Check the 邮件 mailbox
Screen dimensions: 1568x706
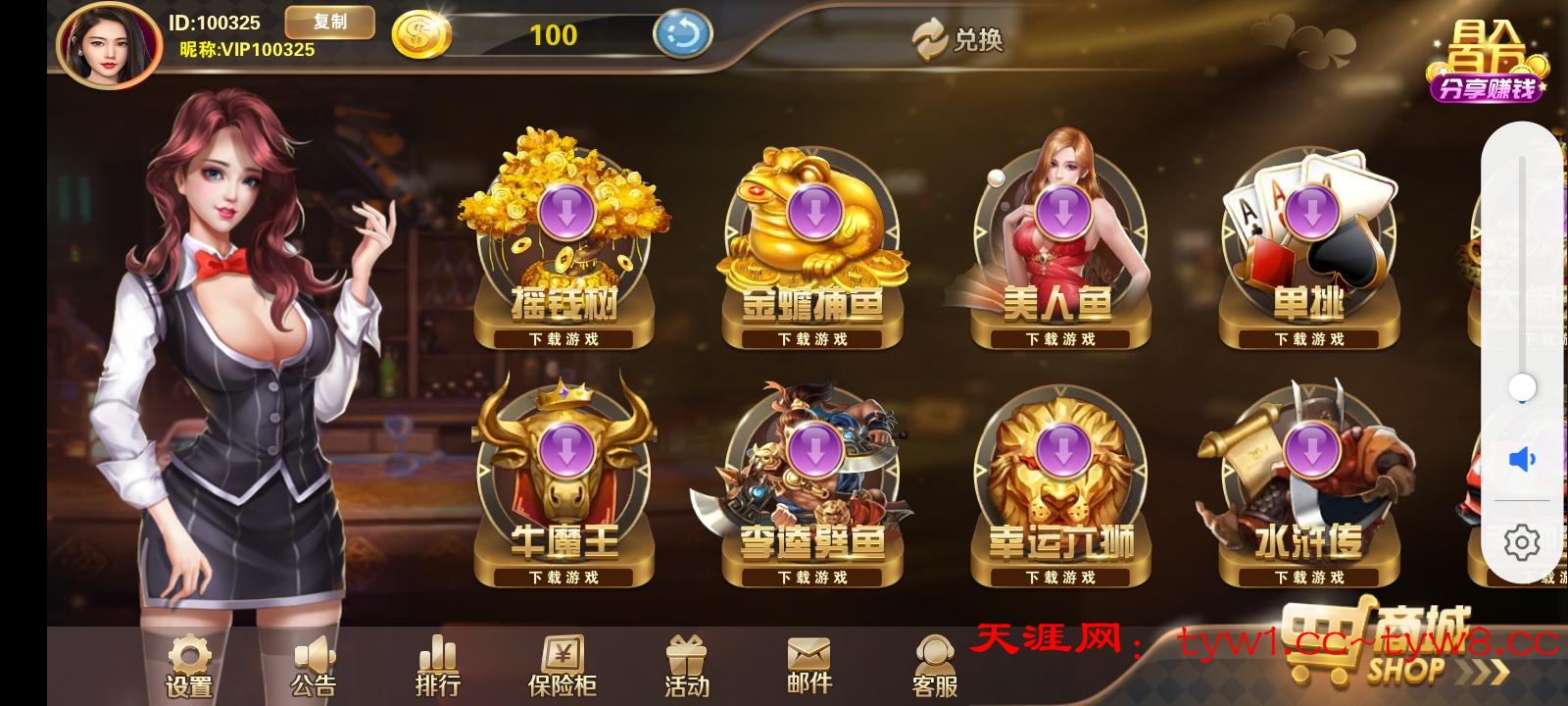[808, 667]
